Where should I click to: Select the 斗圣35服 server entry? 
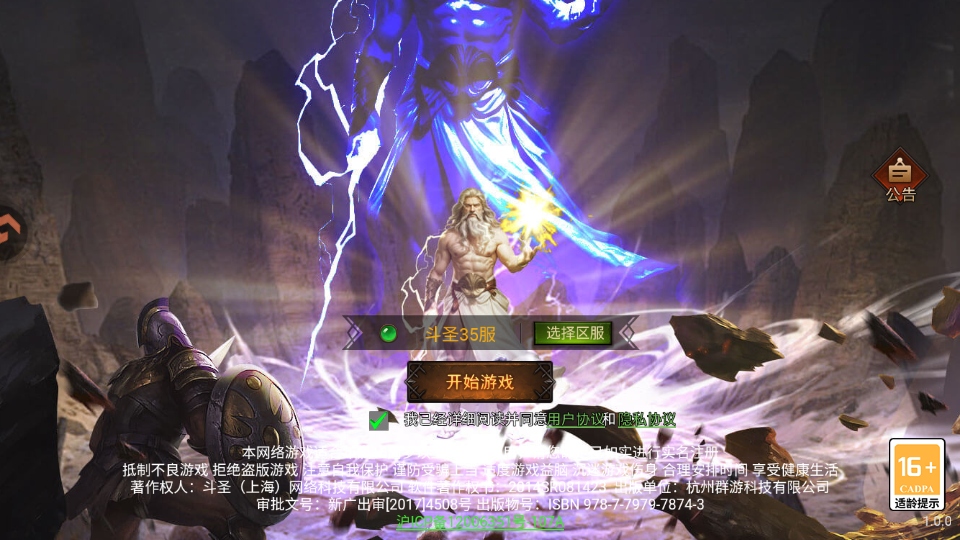(460, 334)
